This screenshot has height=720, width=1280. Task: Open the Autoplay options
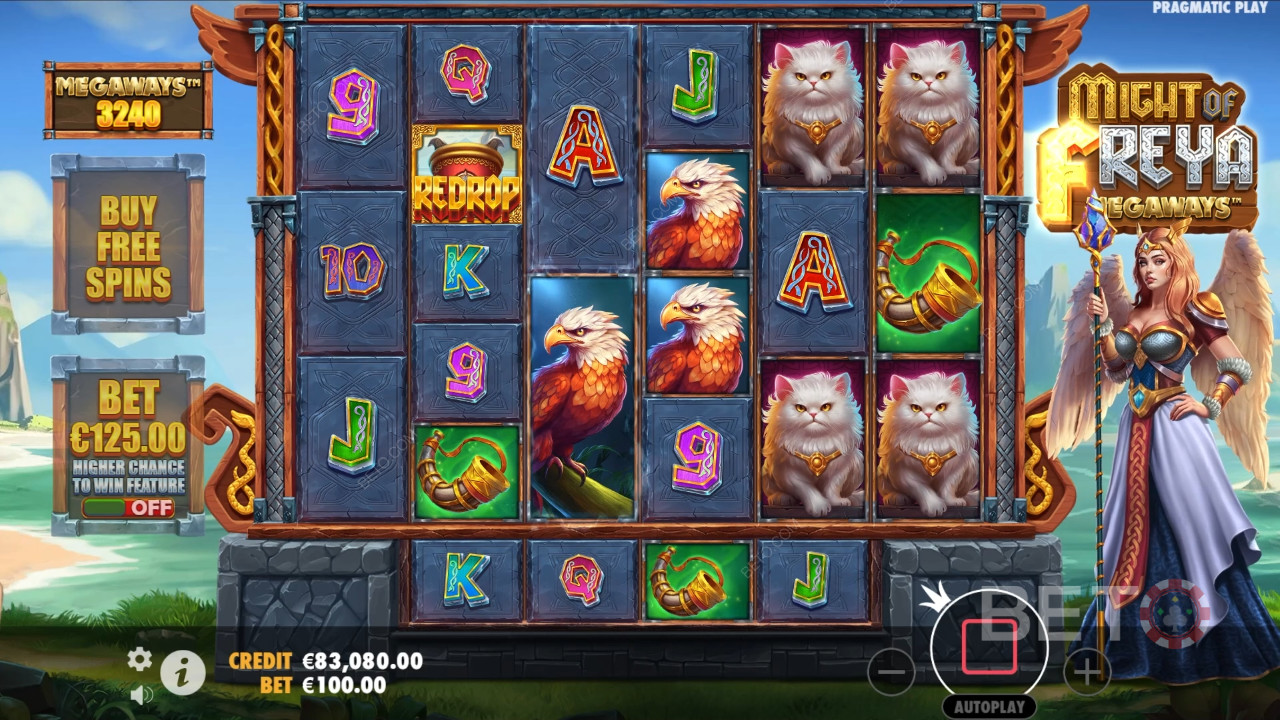pos(989,706)
